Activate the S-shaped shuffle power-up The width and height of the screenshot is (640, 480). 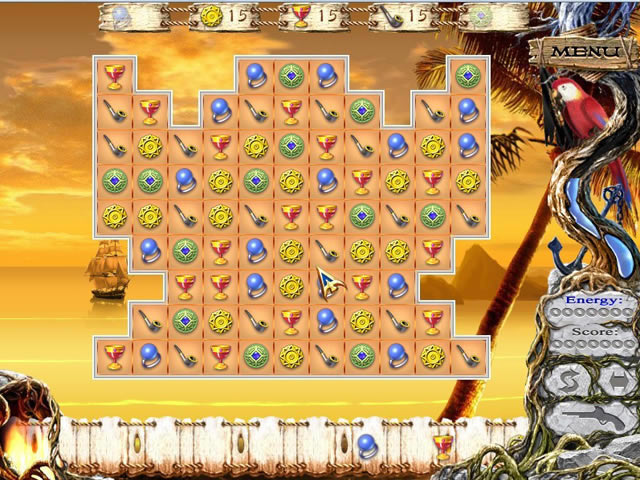[x=570, y=381]
